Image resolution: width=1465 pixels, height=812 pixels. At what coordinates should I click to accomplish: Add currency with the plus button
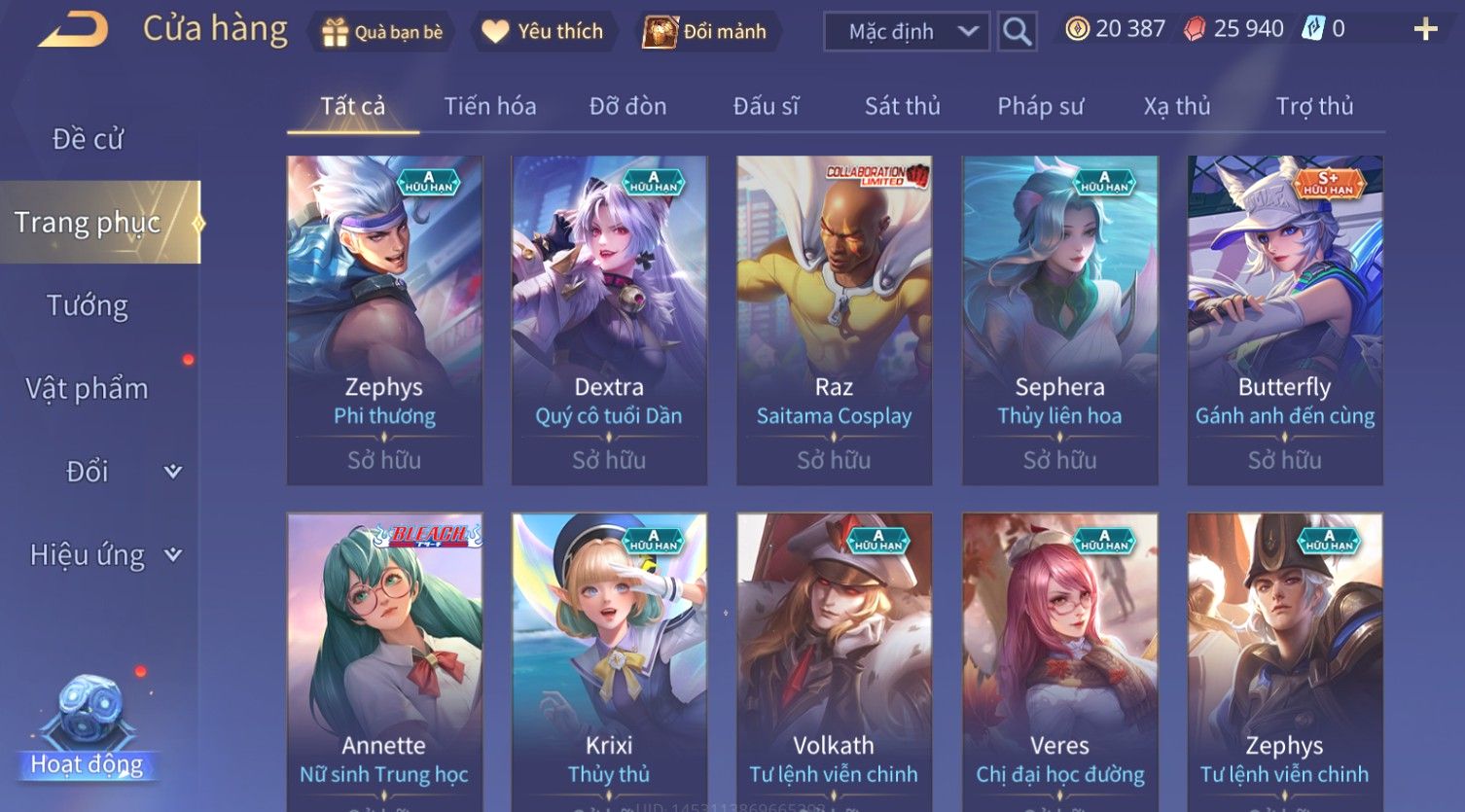tap(1425, 30)
